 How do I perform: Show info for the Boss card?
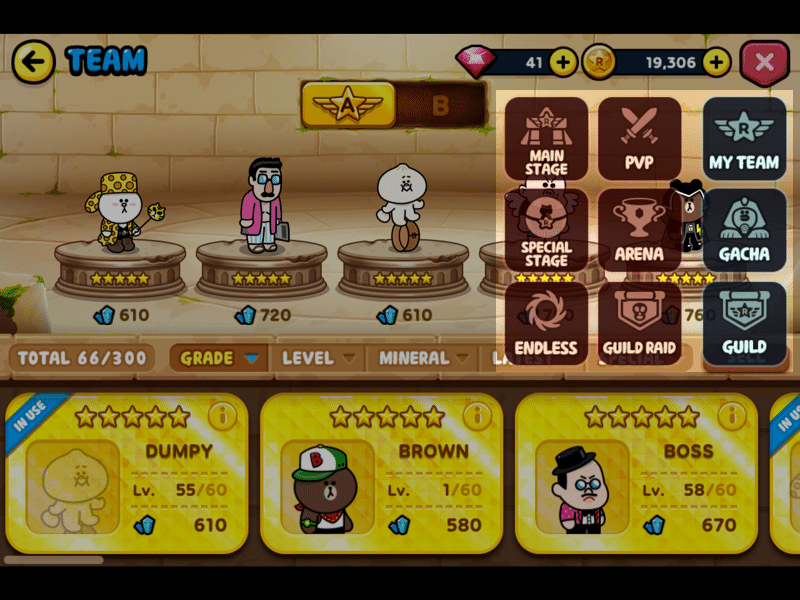click(x=732, y=415)
